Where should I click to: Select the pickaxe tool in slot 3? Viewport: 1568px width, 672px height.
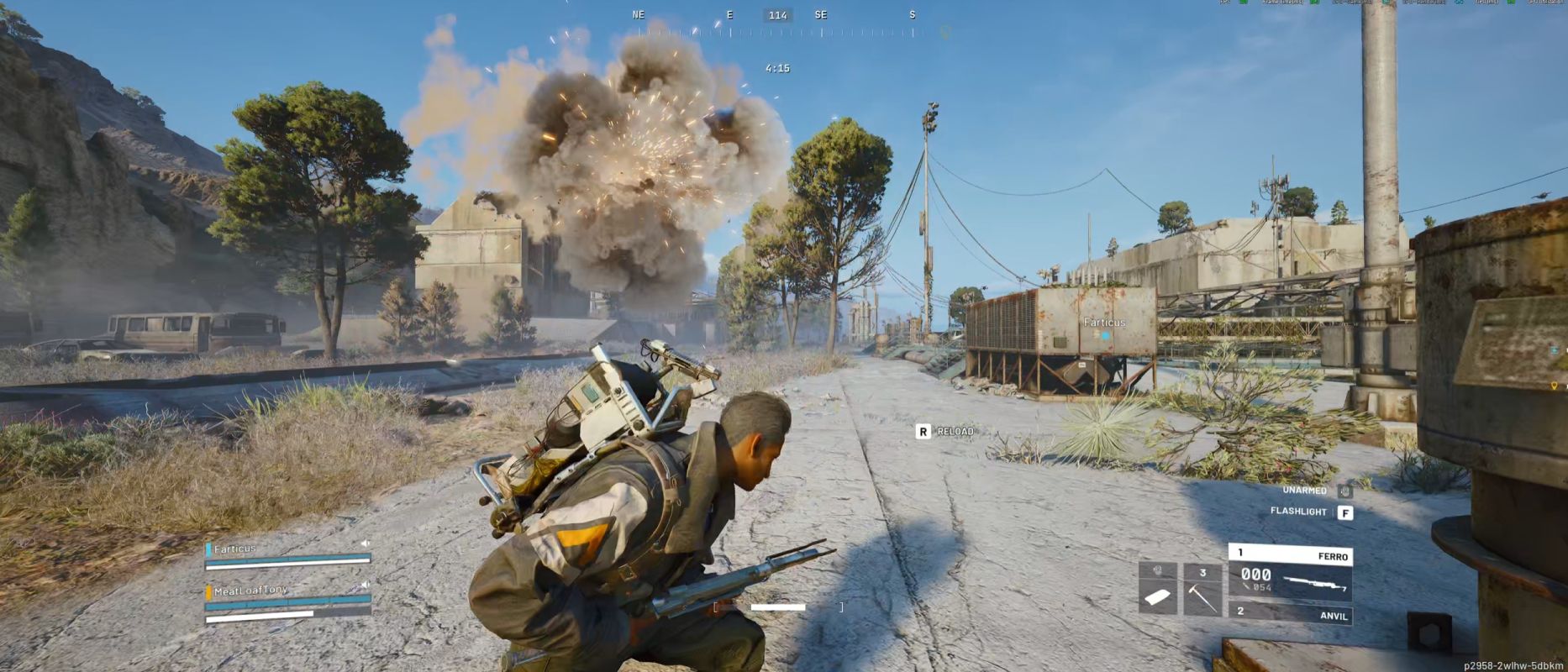point(1202,590)
